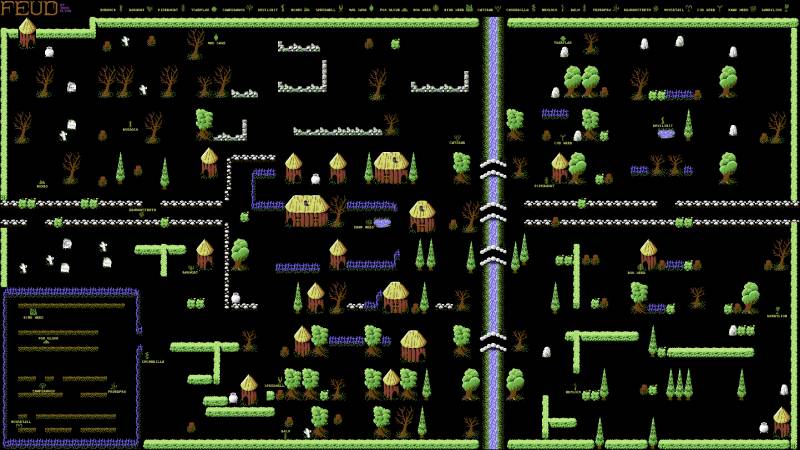
Task: Select the Mad Sage legend entry
Action: pos(357,10)
